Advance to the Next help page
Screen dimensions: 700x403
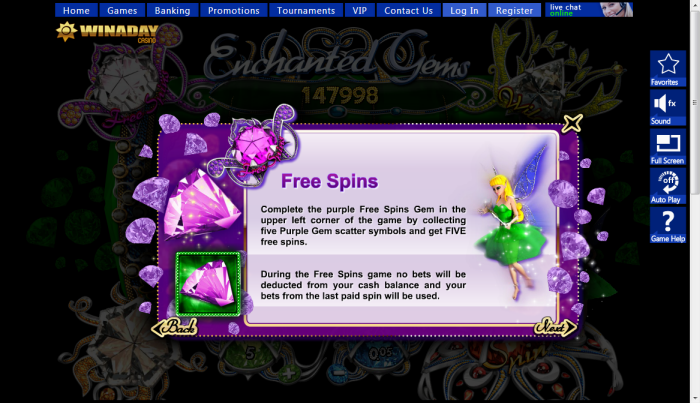pos(555,327)
